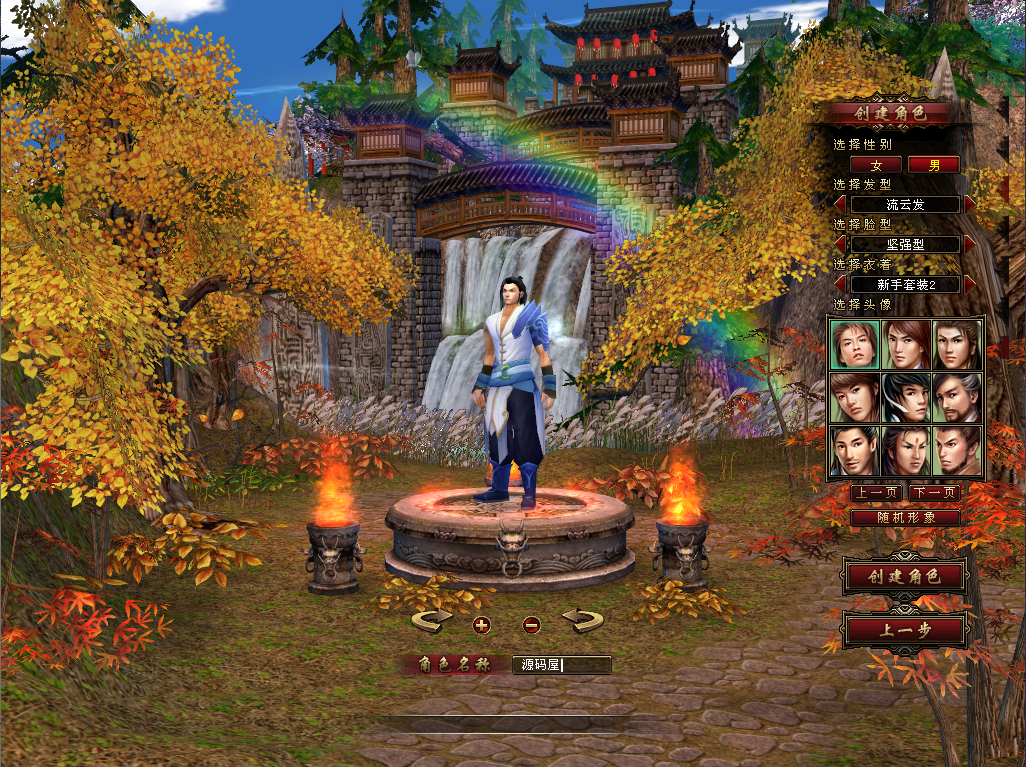Rotate the character with the left curved arrow
The width and height of the screenshot is (1026, 767).
click(432, 621)
